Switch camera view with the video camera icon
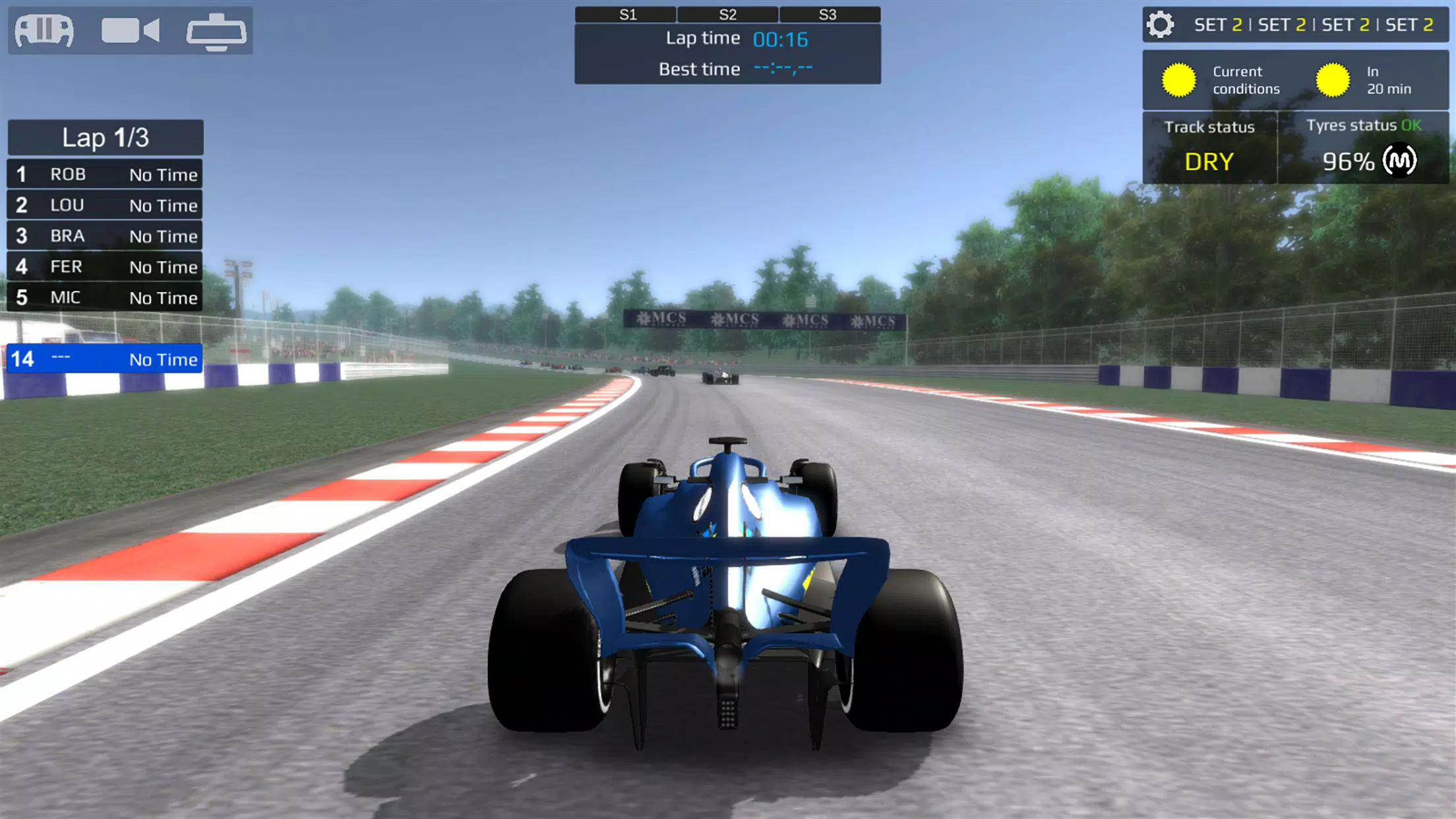The height and width of the screenshot is (819, 1456). pos(130,30)
